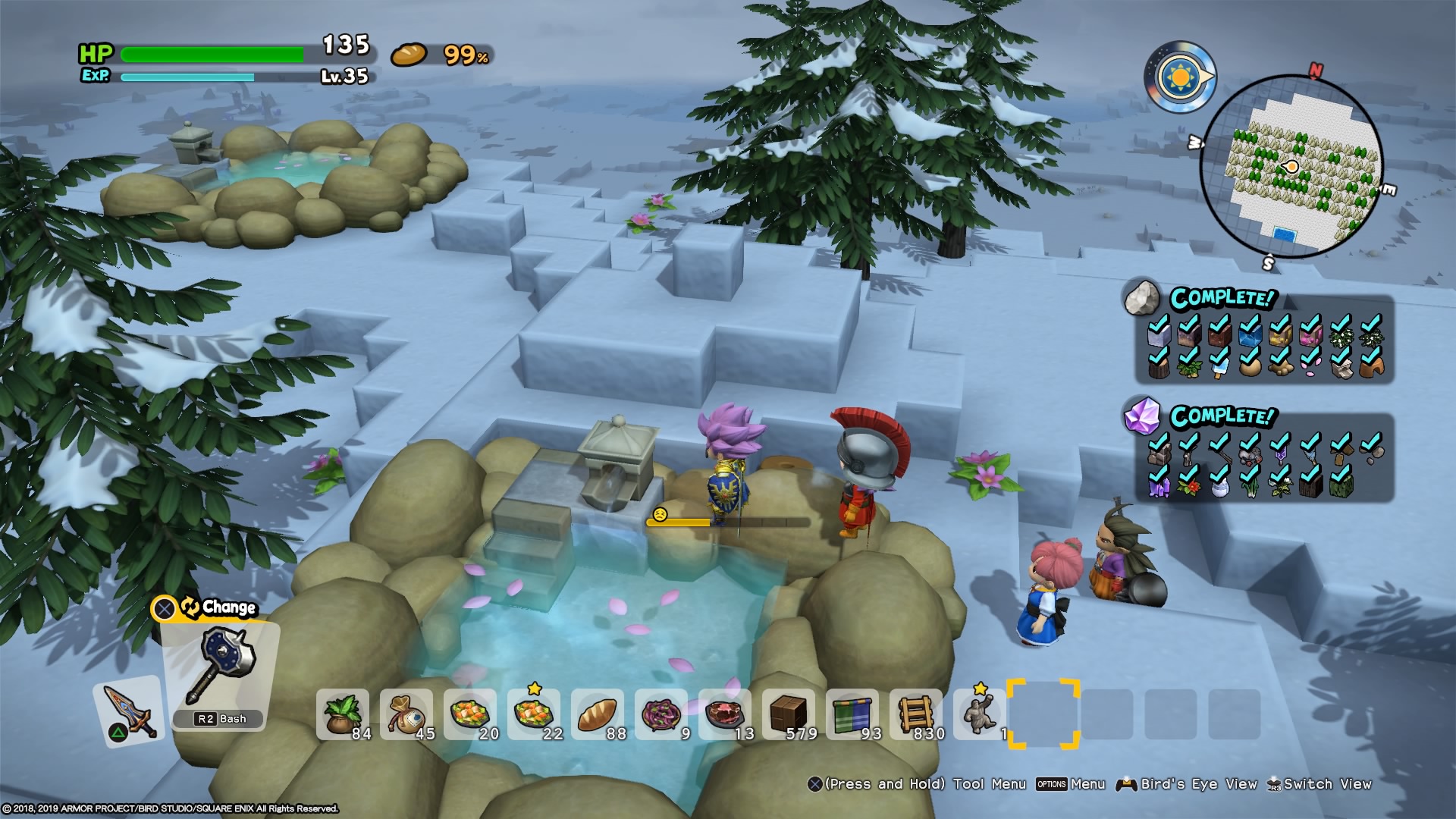
Task: Select the leafy herb bag hotbar slot
Action: (344, 715)
